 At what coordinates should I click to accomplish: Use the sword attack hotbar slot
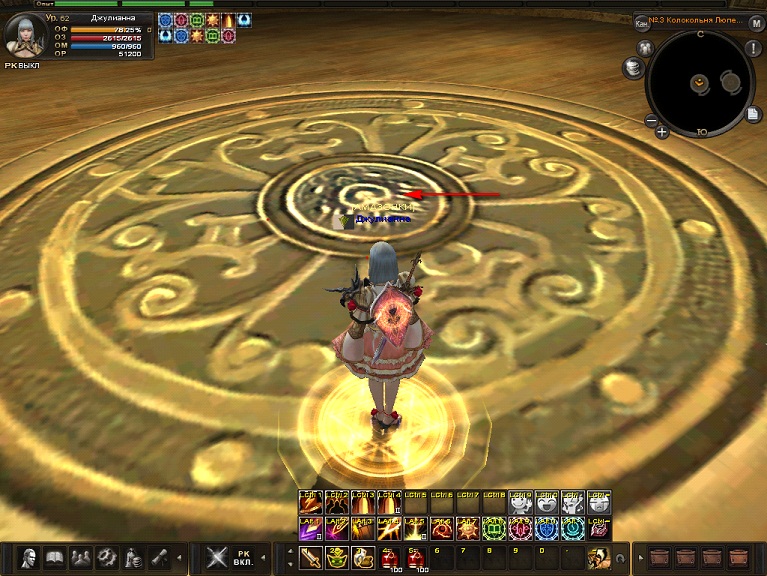click(x=309, y=557)
